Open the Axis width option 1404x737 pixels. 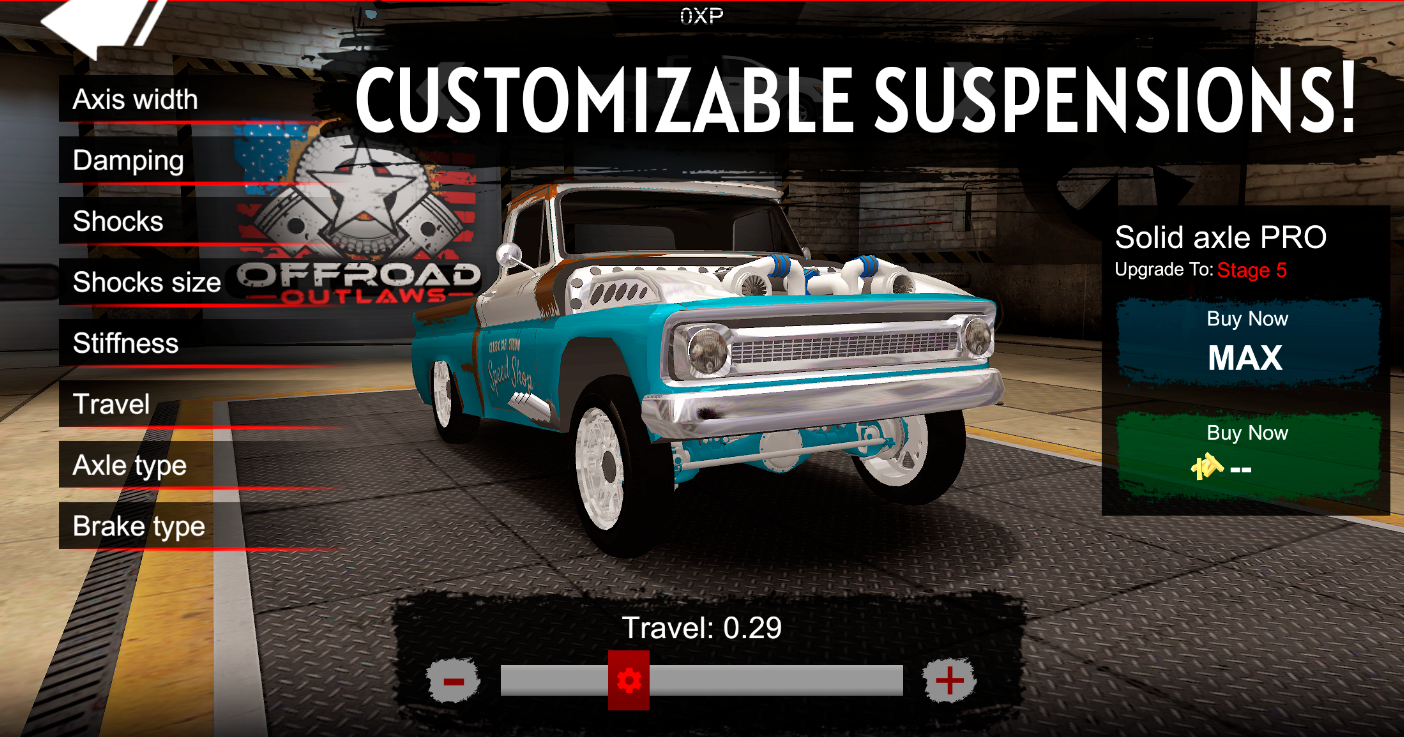click(135, 100)
